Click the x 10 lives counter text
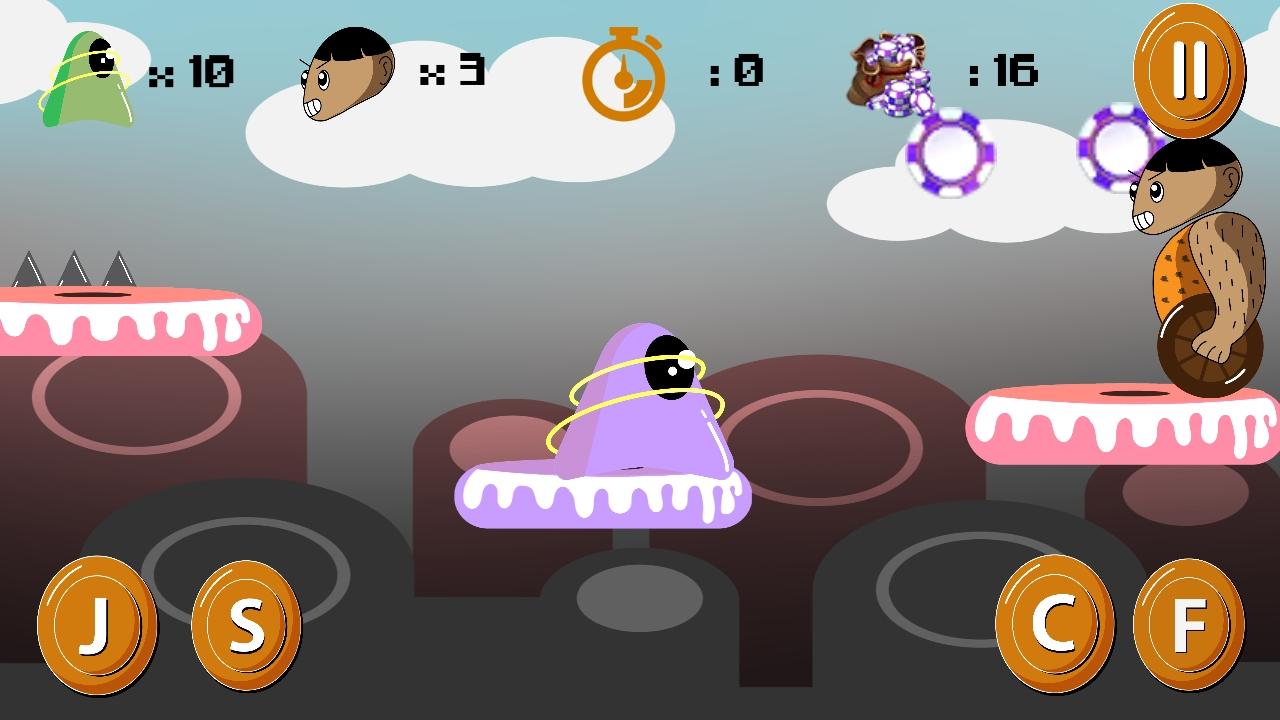The image size is (1280, 720). coord(196,70)
